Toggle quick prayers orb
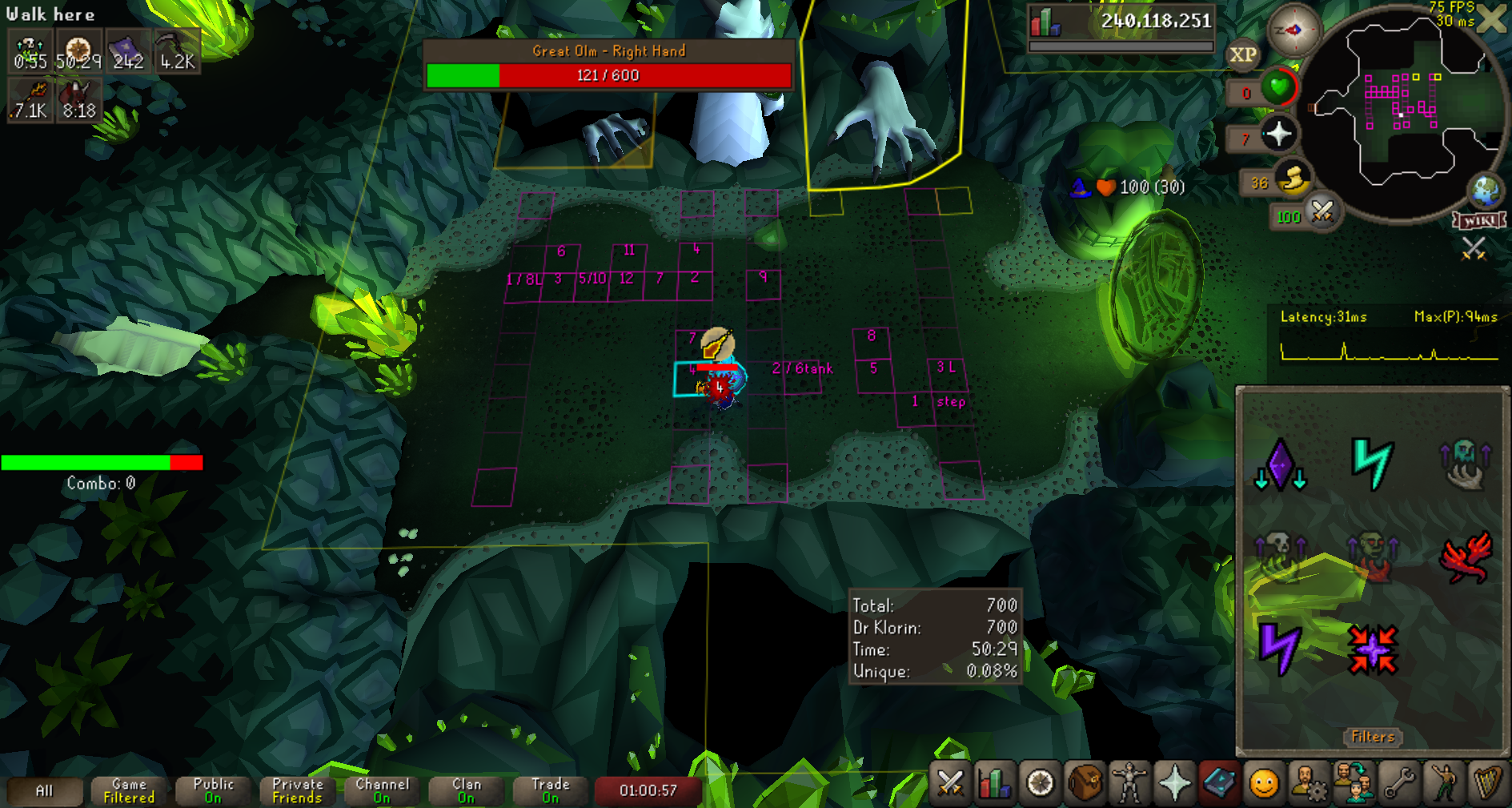The height and width of the screenshot is (808, 1512). pyautogui.click(x=1278, y=134)
